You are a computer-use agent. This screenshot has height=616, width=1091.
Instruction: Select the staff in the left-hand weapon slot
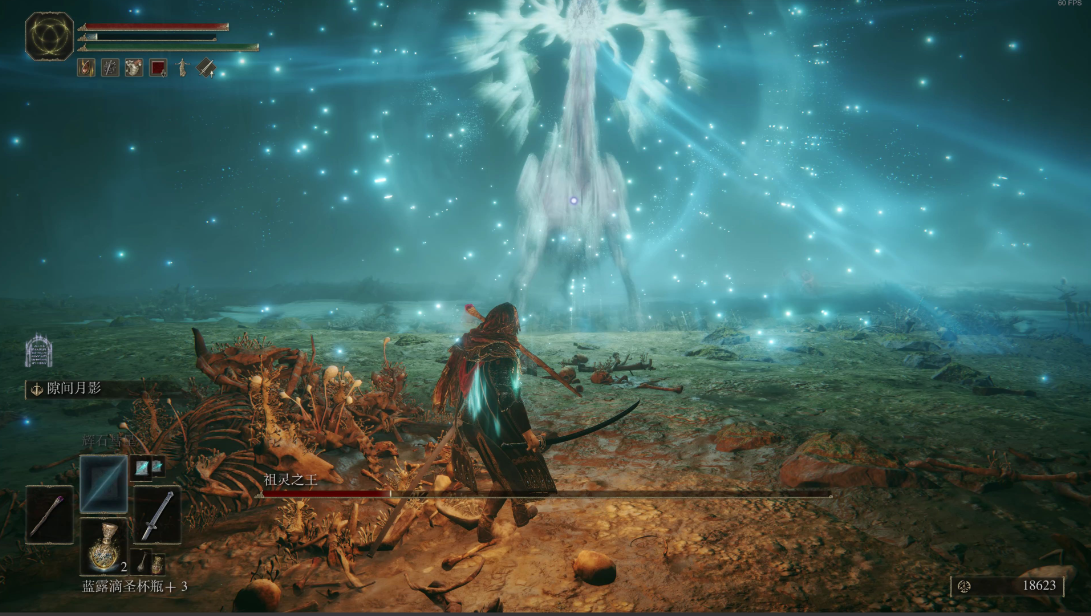click(49, 514)
